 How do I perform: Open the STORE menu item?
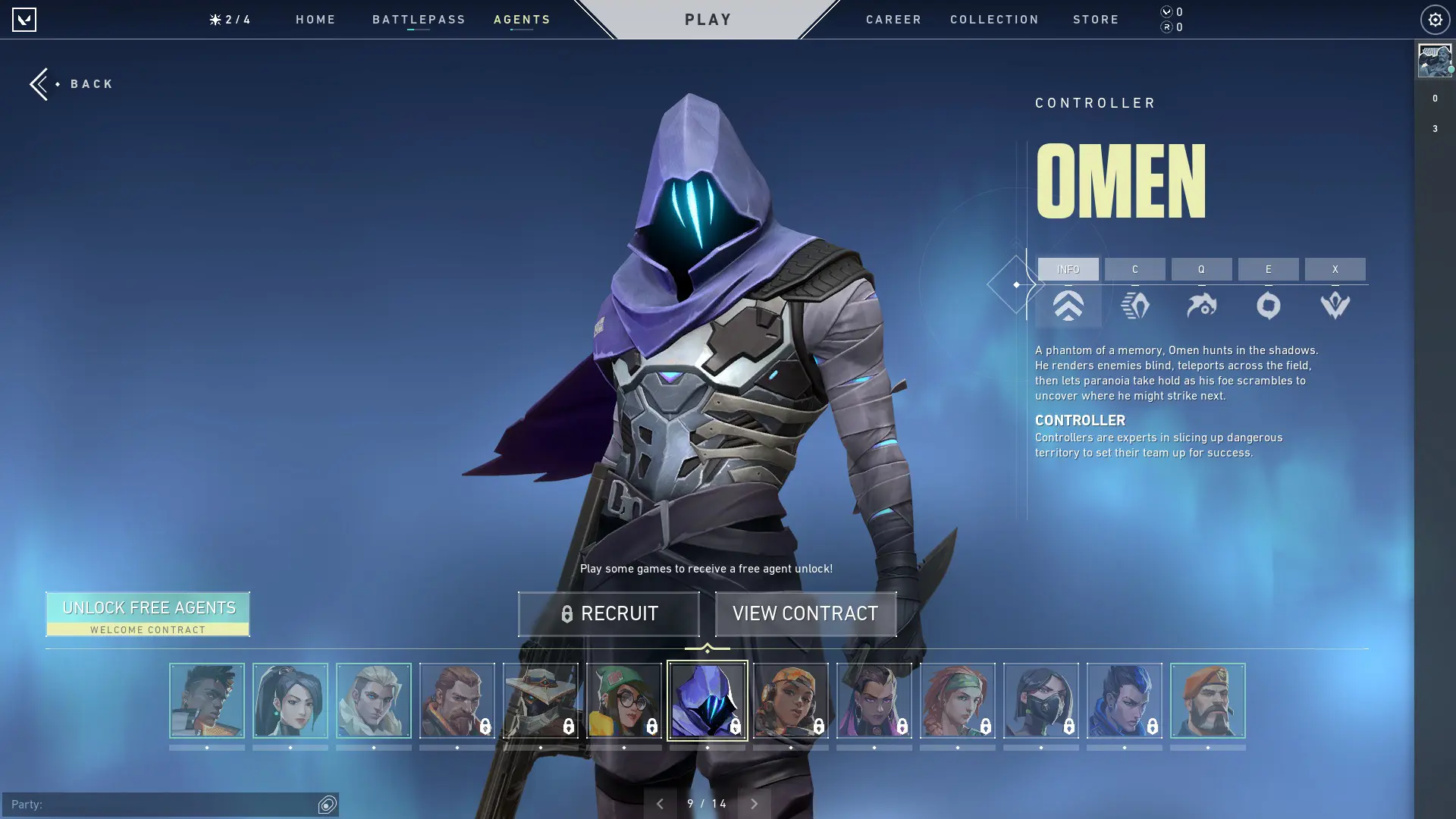(1096, 19)
